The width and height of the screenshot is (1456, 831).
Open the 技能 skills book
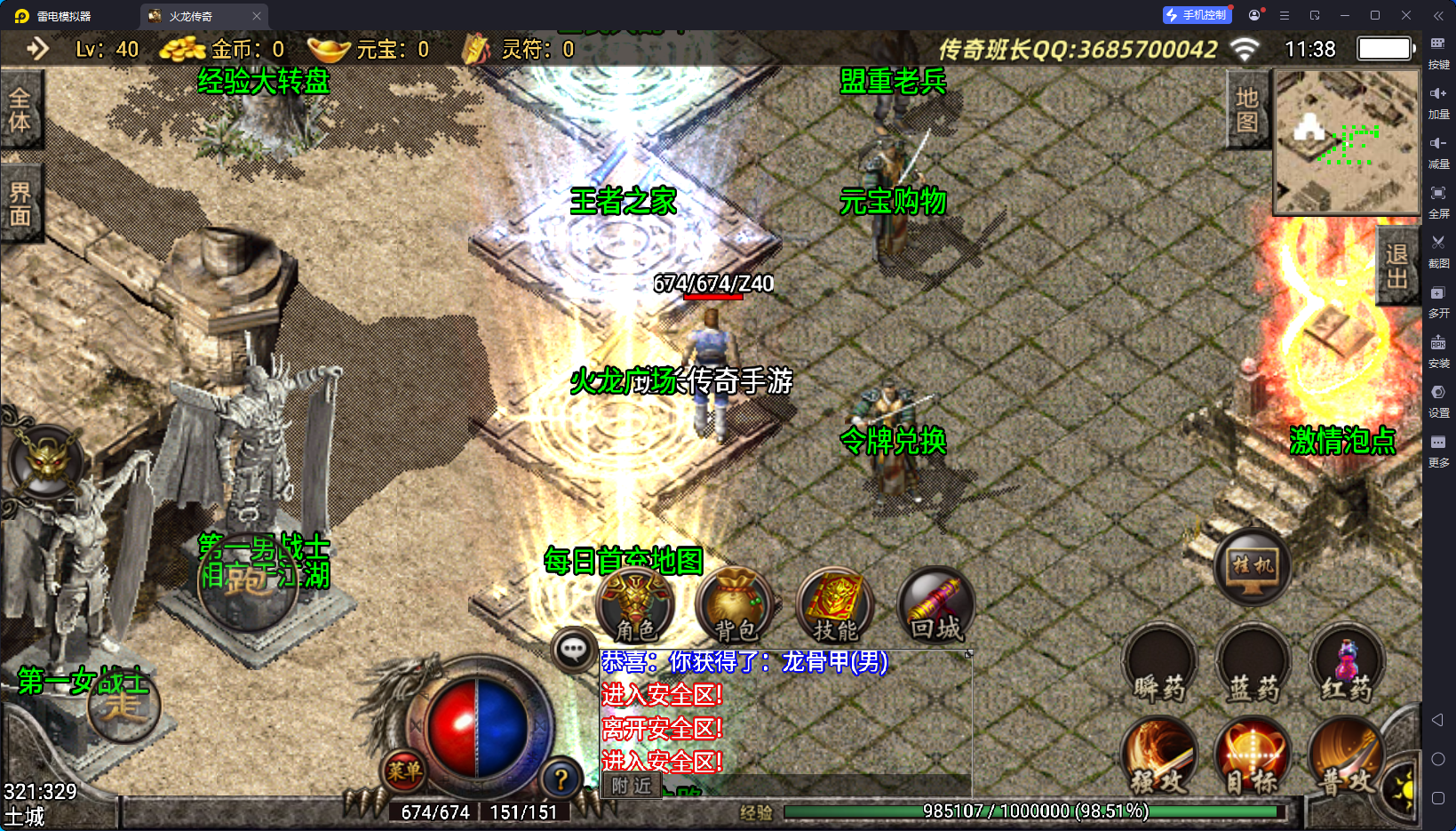point(835,605)
